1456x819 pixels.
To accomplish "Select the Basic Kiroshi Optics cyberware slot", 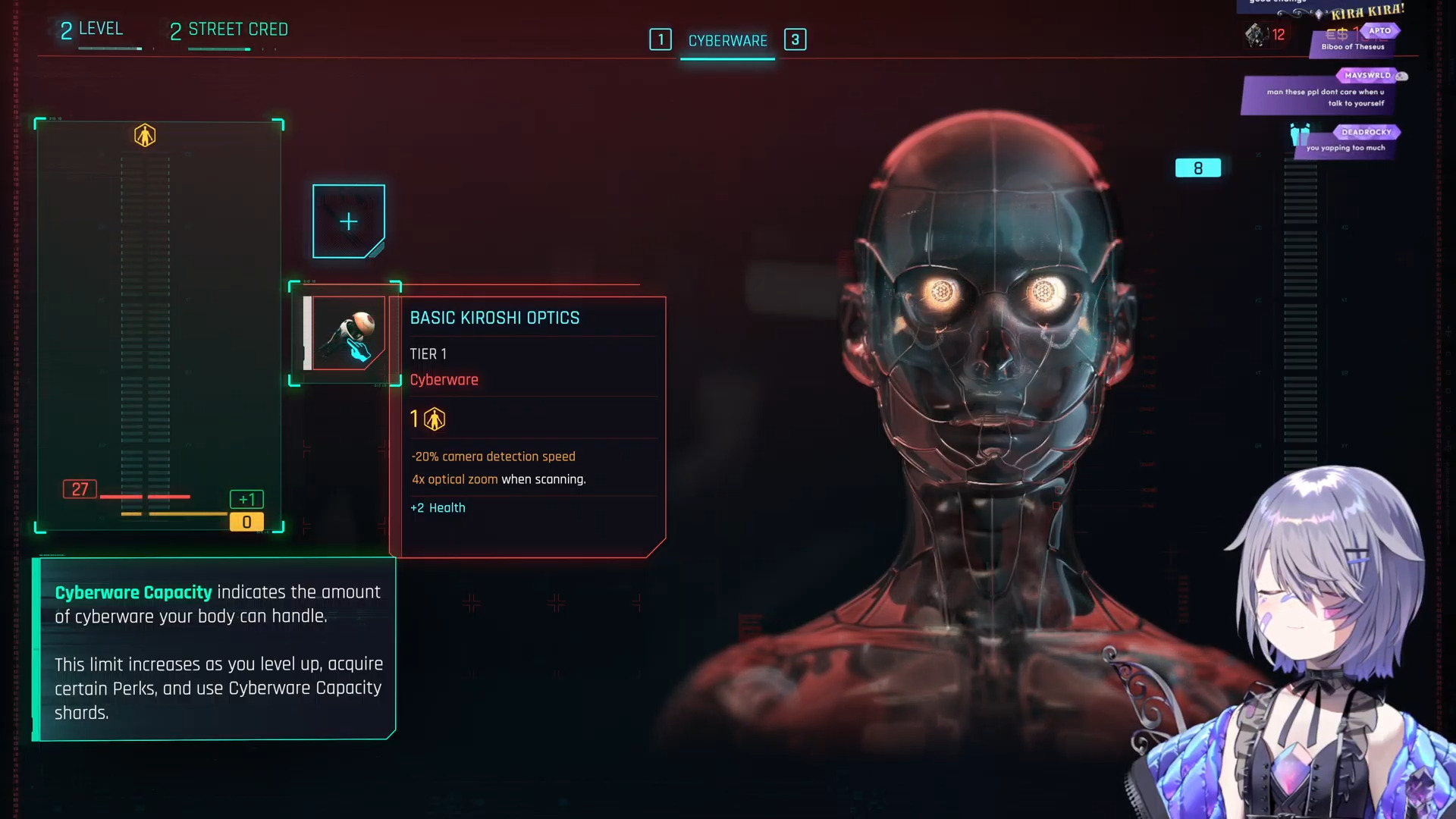I will 346,334.
